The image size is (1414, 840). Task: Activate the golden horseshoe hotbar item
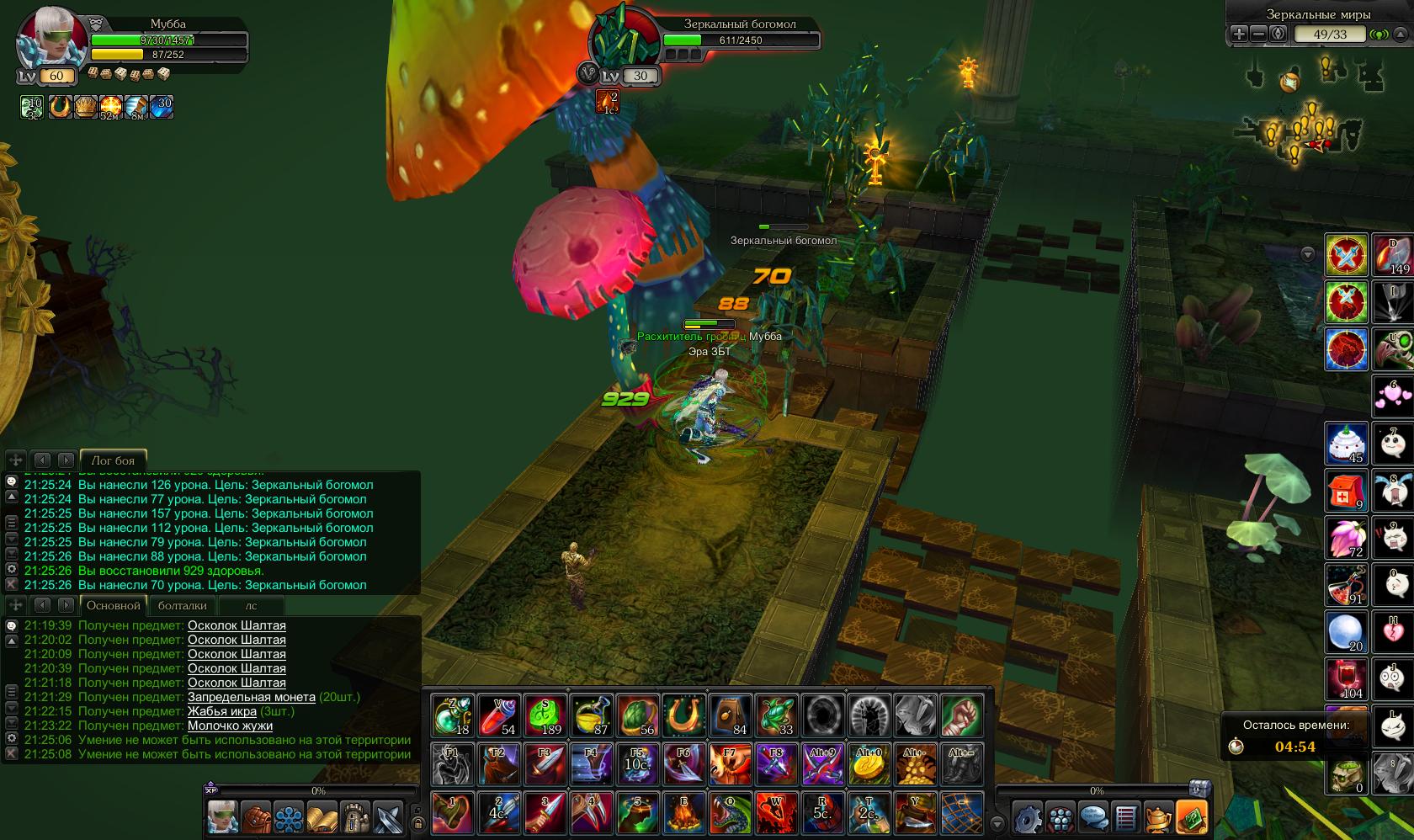tap(684, 716)
